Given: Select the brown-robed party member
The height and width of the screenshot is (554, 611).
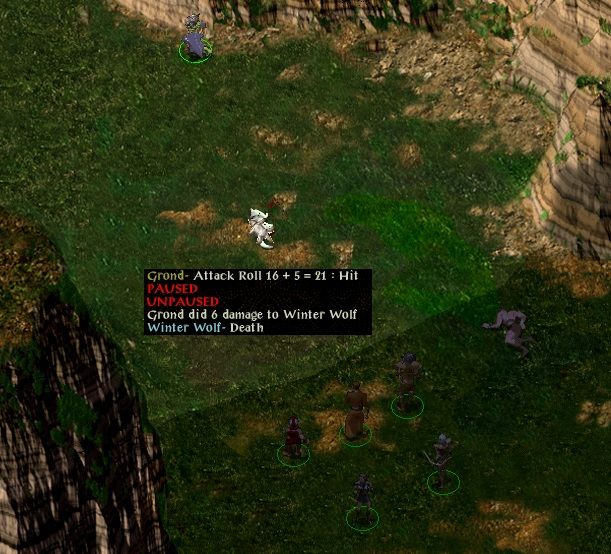Looking at the screenshot, I should [356, 412].
